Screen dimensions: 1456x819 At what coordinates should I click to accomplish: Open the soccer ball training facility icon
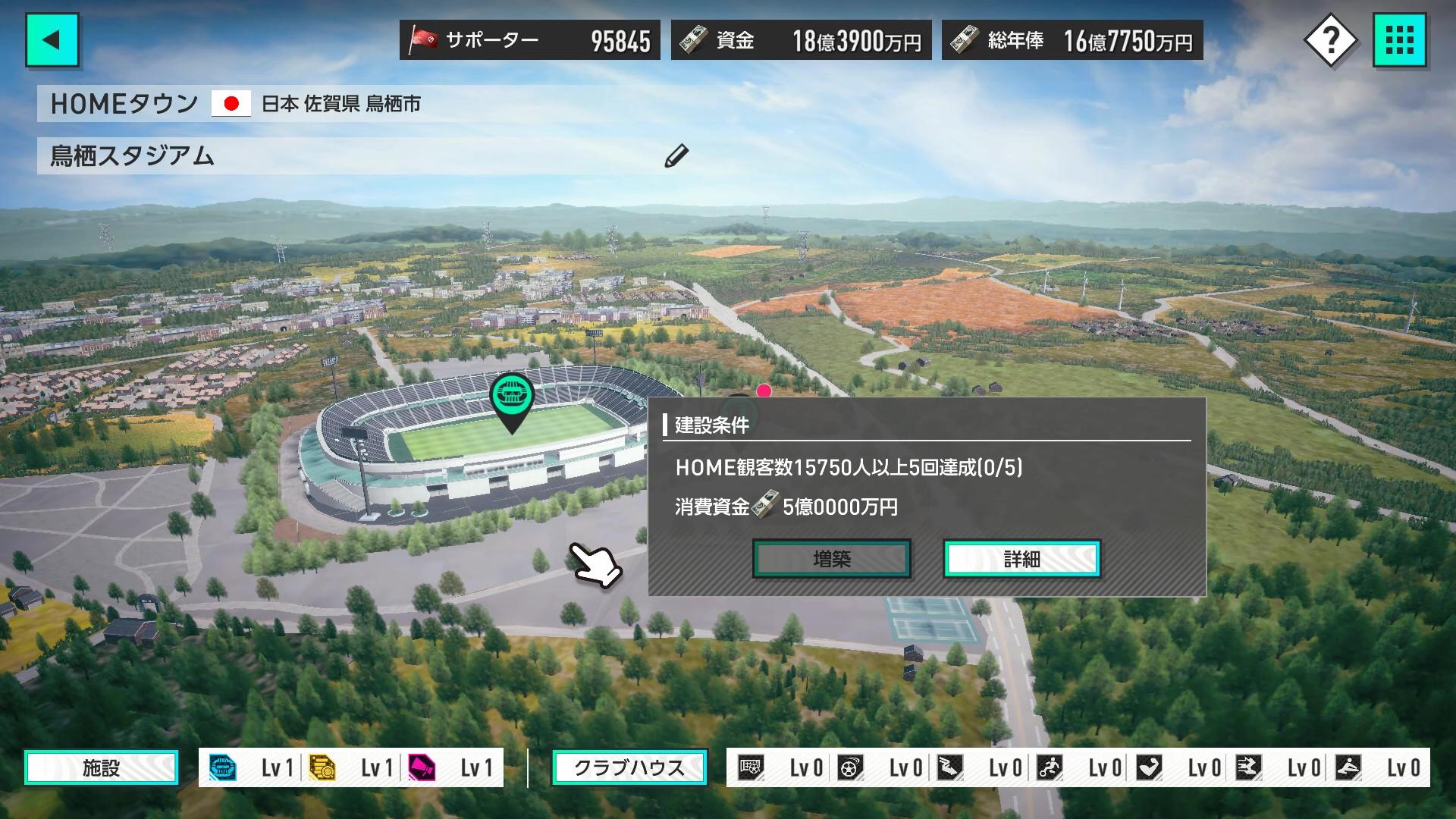click(851, 767)
